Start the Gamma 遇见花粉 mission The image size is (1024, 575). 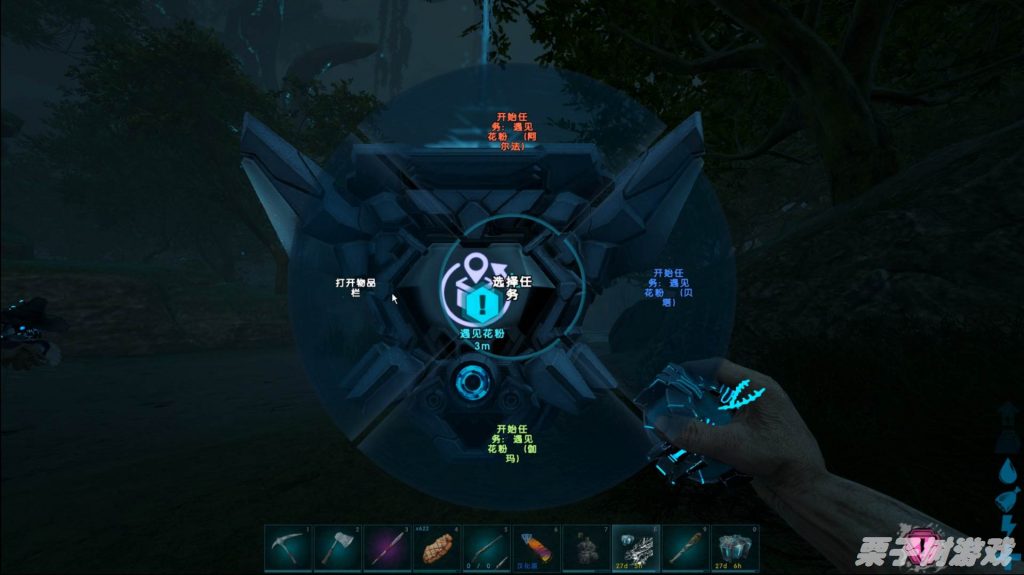(510, 441)
